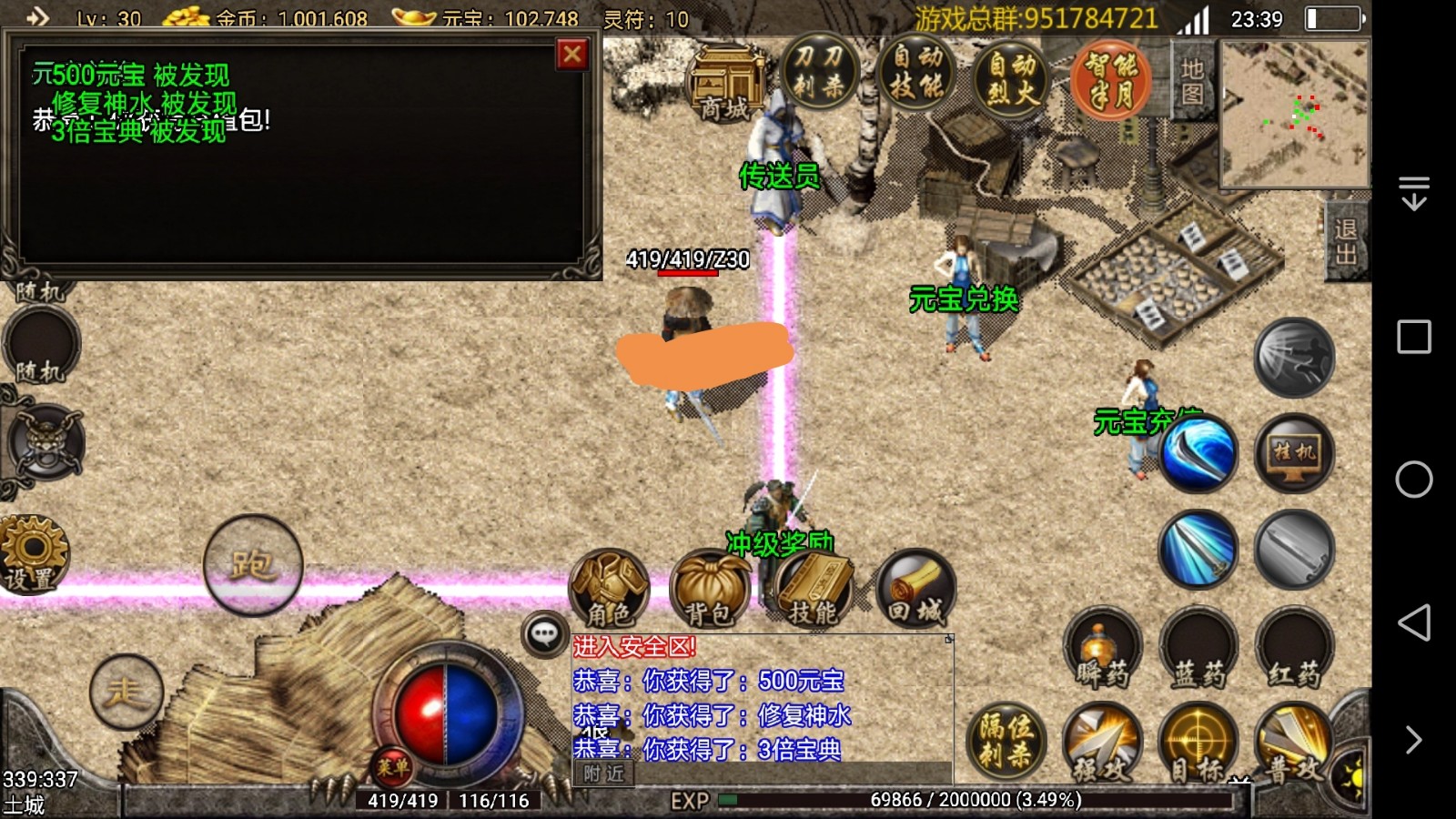Open the 技能 skills book

pyautogui.click(x=812, y=590)
